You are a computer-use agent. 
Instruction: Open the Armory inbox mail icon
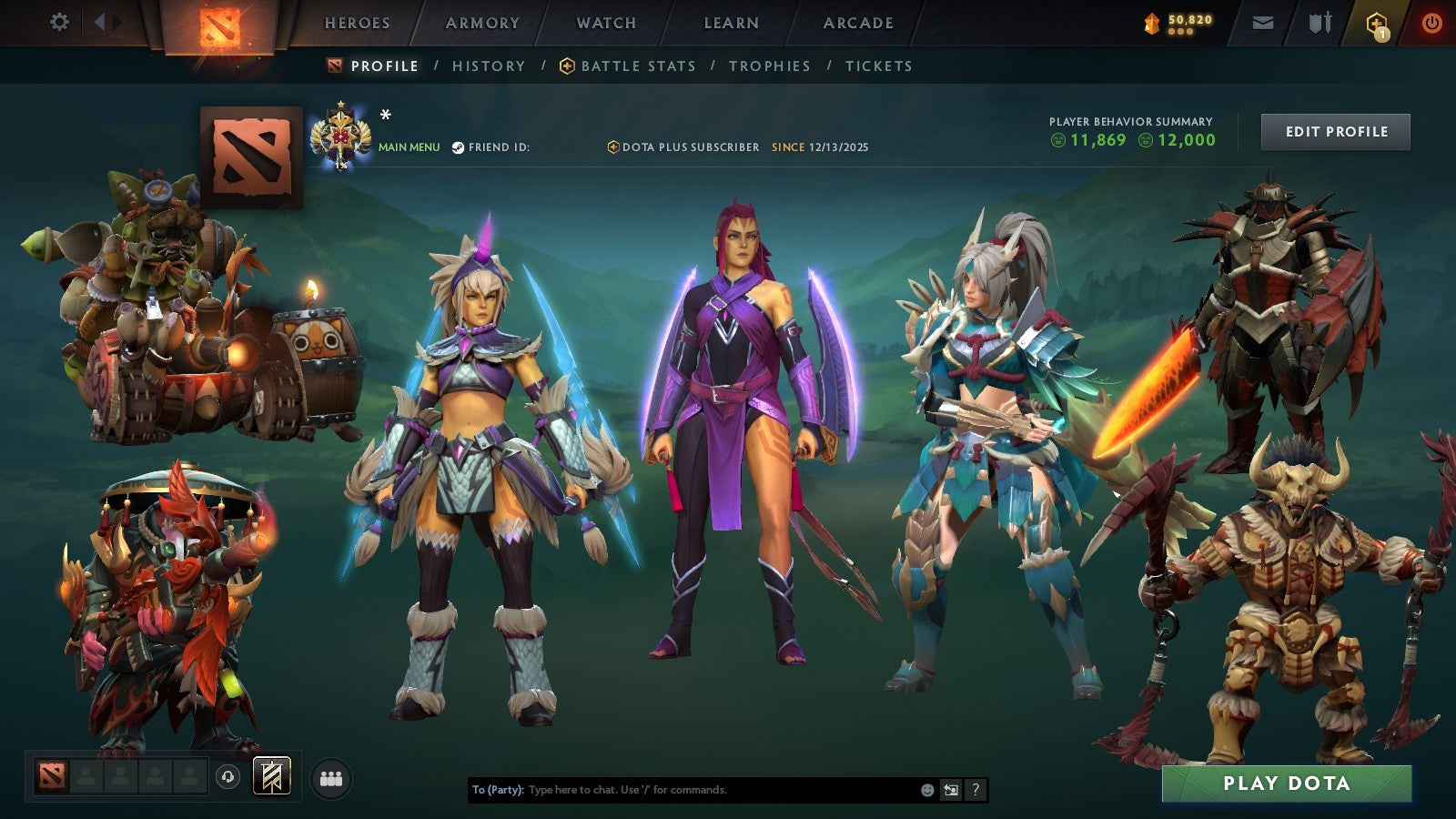(1263, 23)
